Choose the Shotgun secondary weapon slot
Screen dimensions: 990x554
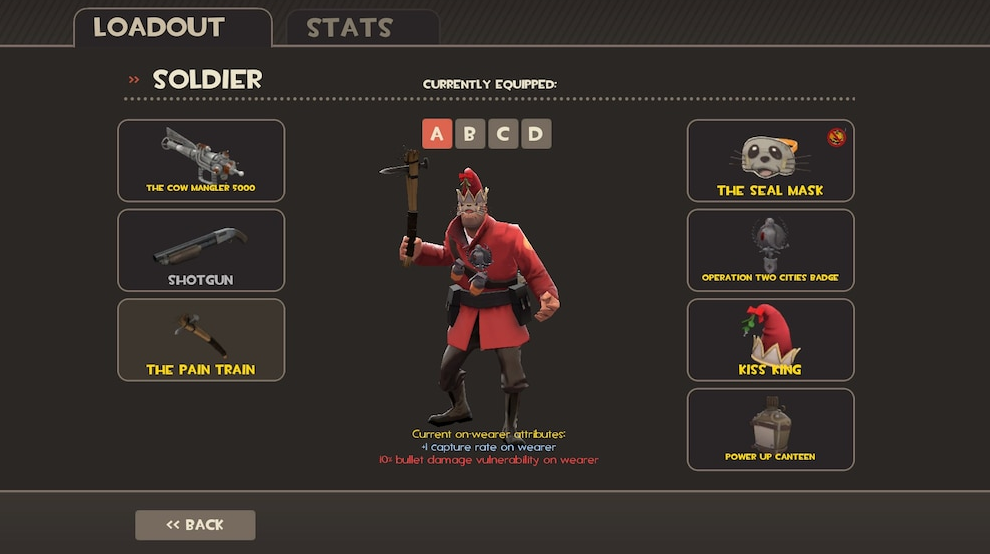coord(201,250)
